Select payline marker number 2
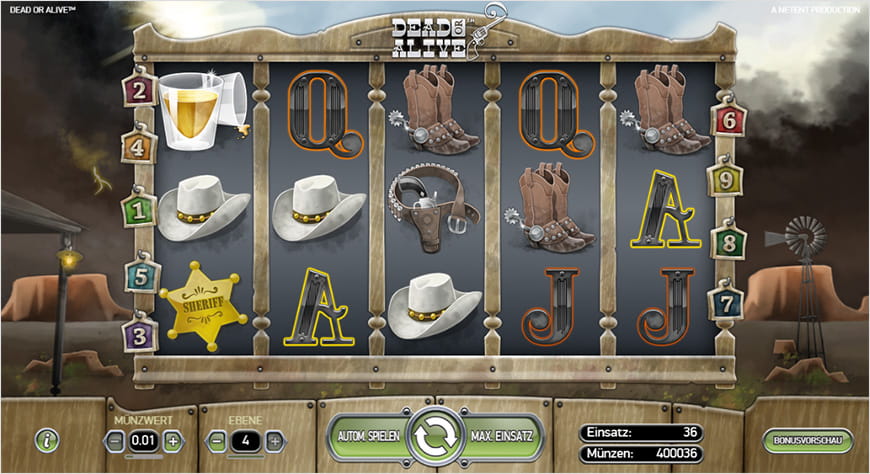870x474 pixels. 137,92
